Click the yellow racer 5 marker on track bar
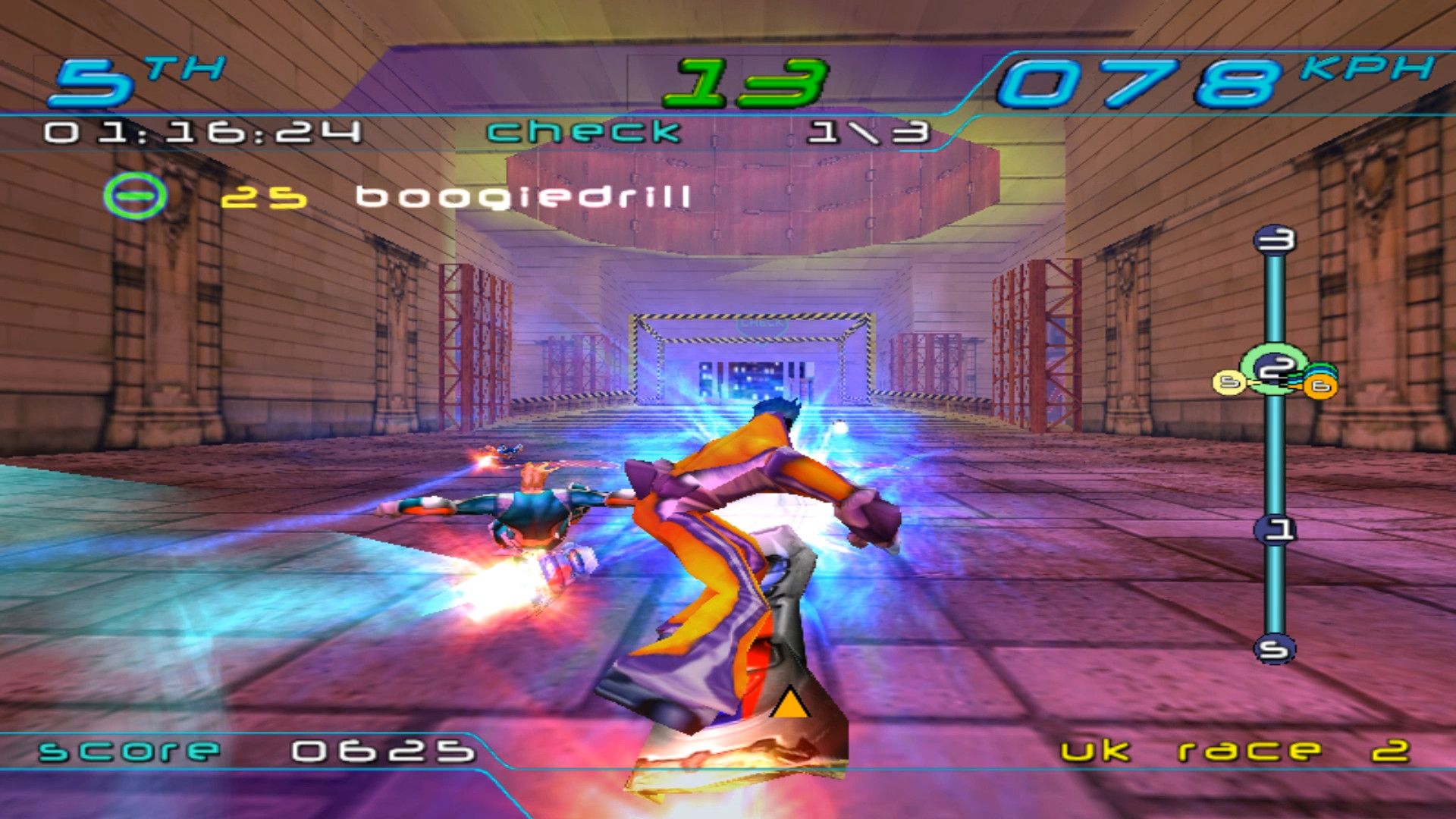Image resolution: width=1456 pixels, height=819 pixels. [x=1228, y=383]
